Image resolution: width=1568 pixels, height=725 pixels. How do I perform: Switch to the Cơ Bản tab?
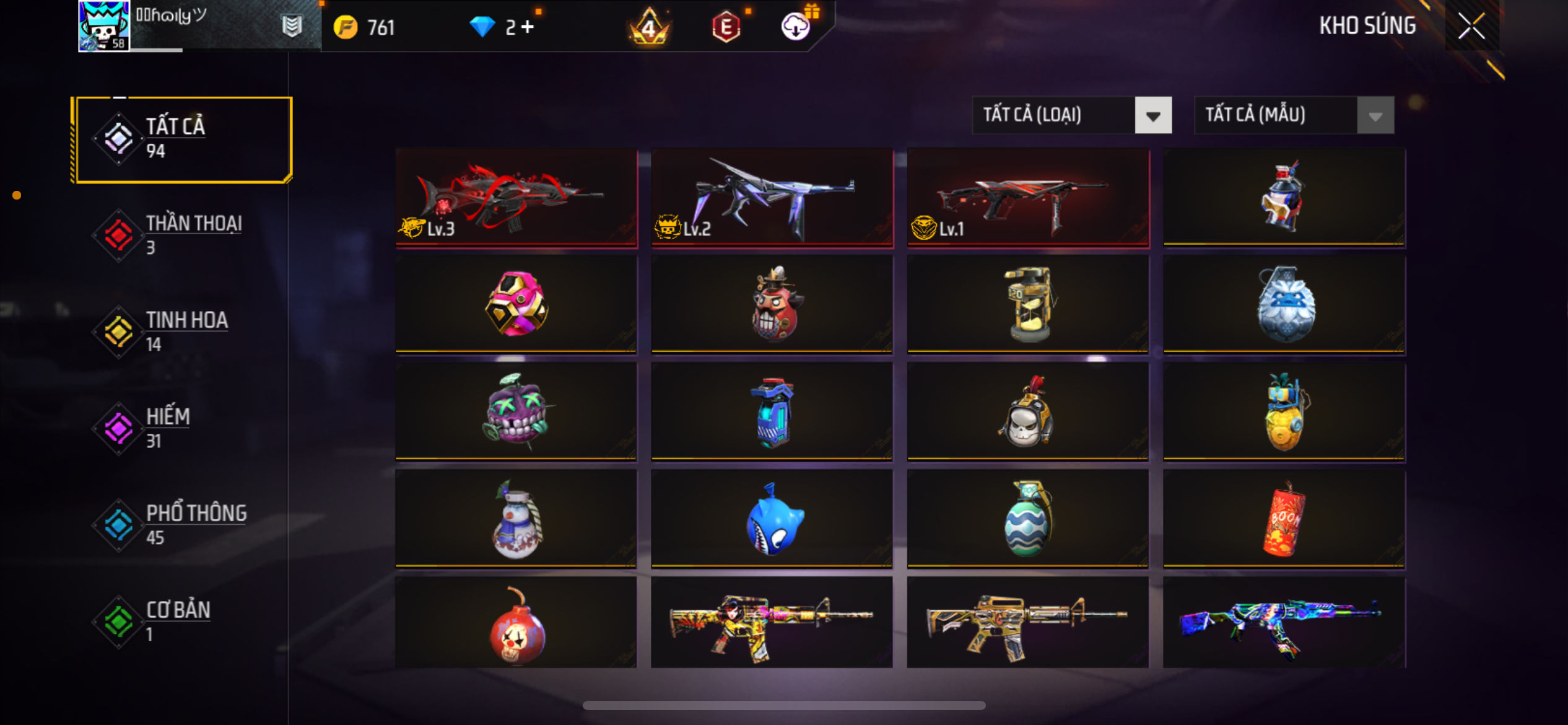tap(181, 621)
